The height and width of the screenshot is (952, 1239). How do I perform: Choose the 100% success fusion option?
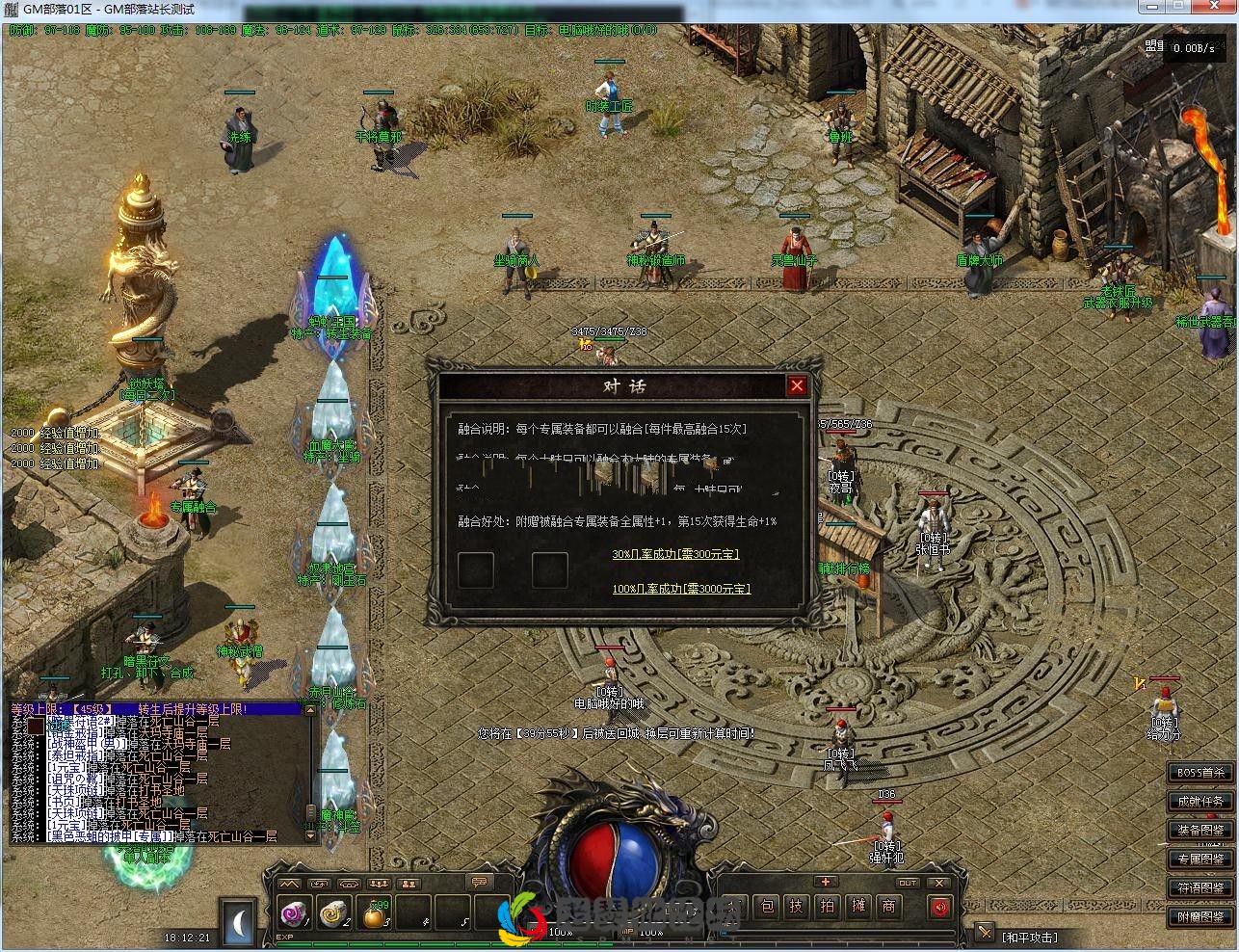pos(680,589)
